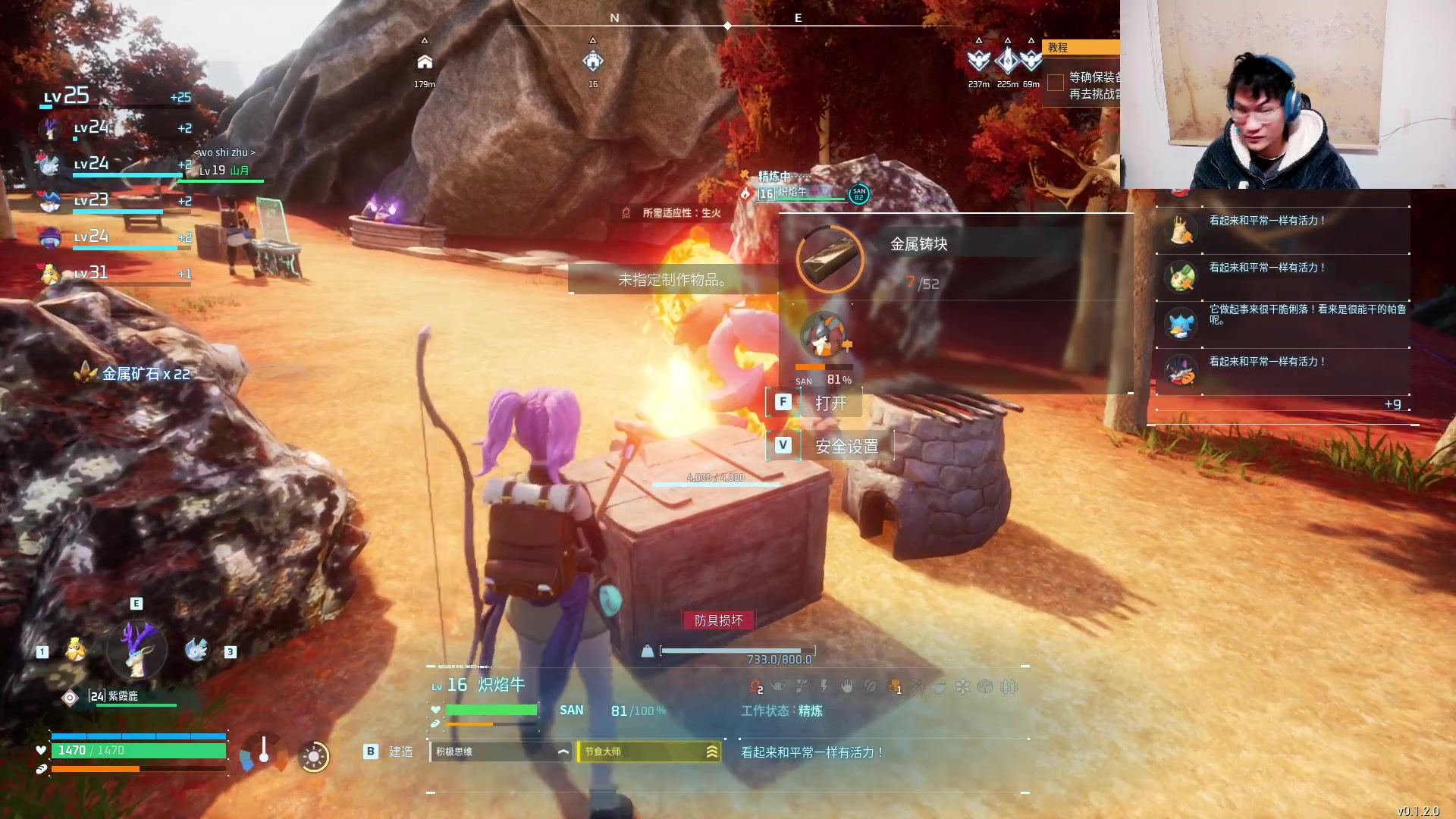Open the 教程 tutorial tracker header
The image size is (1456, 819).
pyautogui.click(x=1081, y=47)
